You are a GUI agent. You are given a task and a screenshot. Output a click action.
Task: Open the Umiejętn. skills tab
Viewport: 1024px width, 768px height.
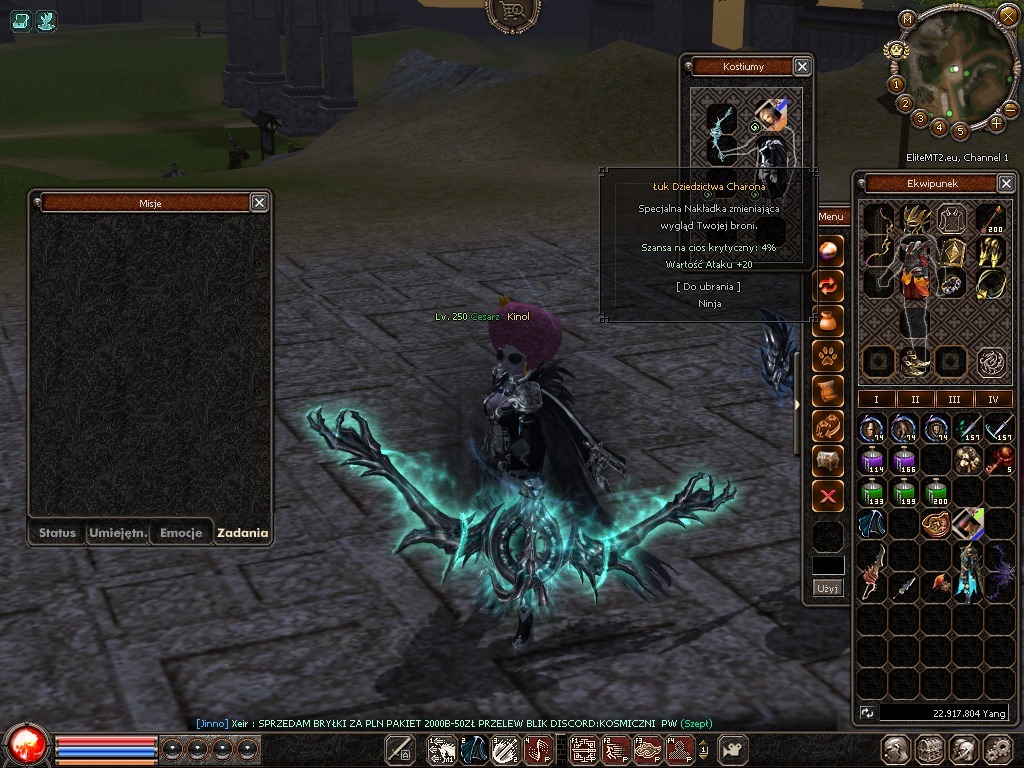tap(118, 533)
